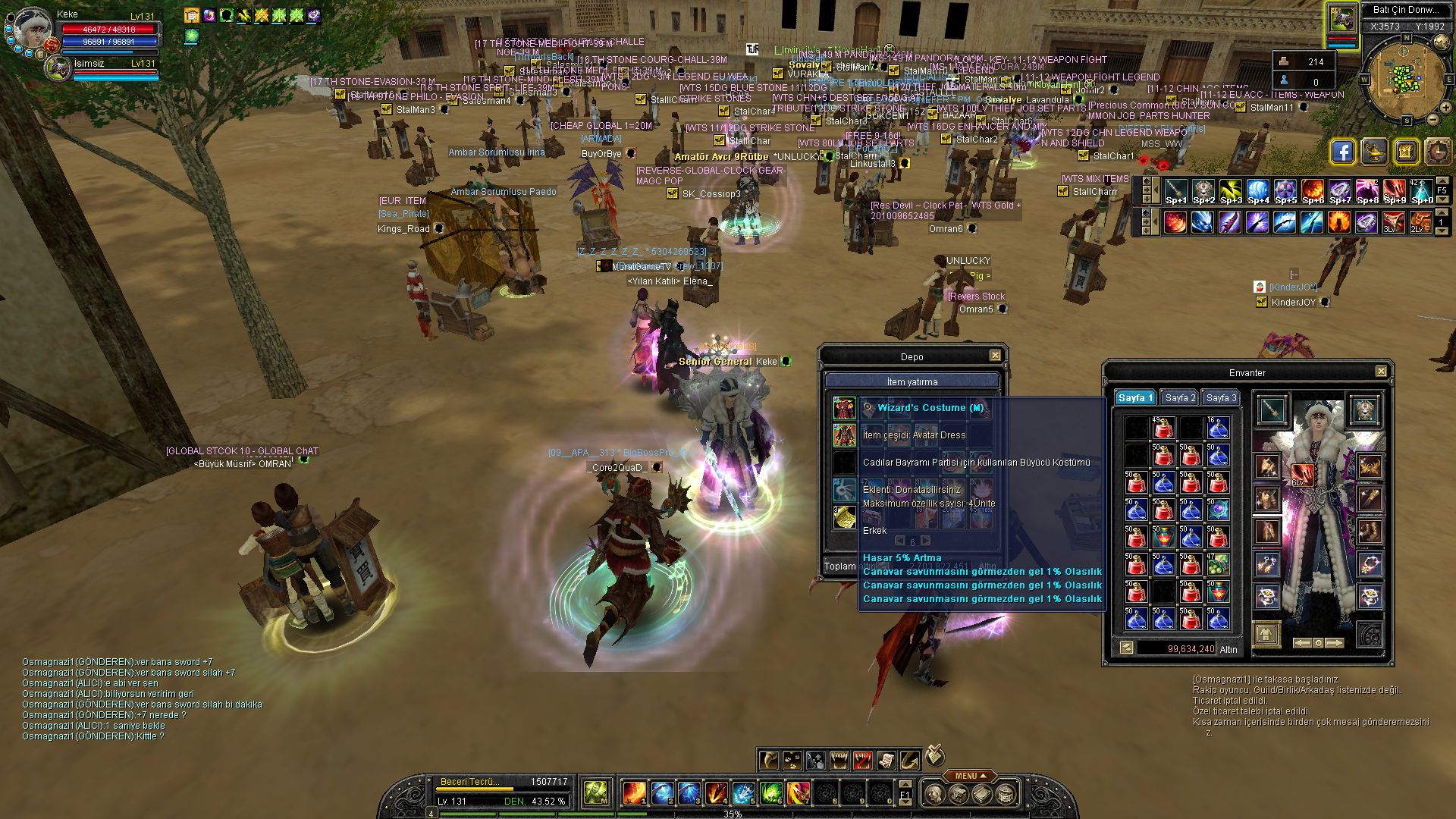Open the golden chest shop icon

pyautogui.click(x=1405, y=152)
